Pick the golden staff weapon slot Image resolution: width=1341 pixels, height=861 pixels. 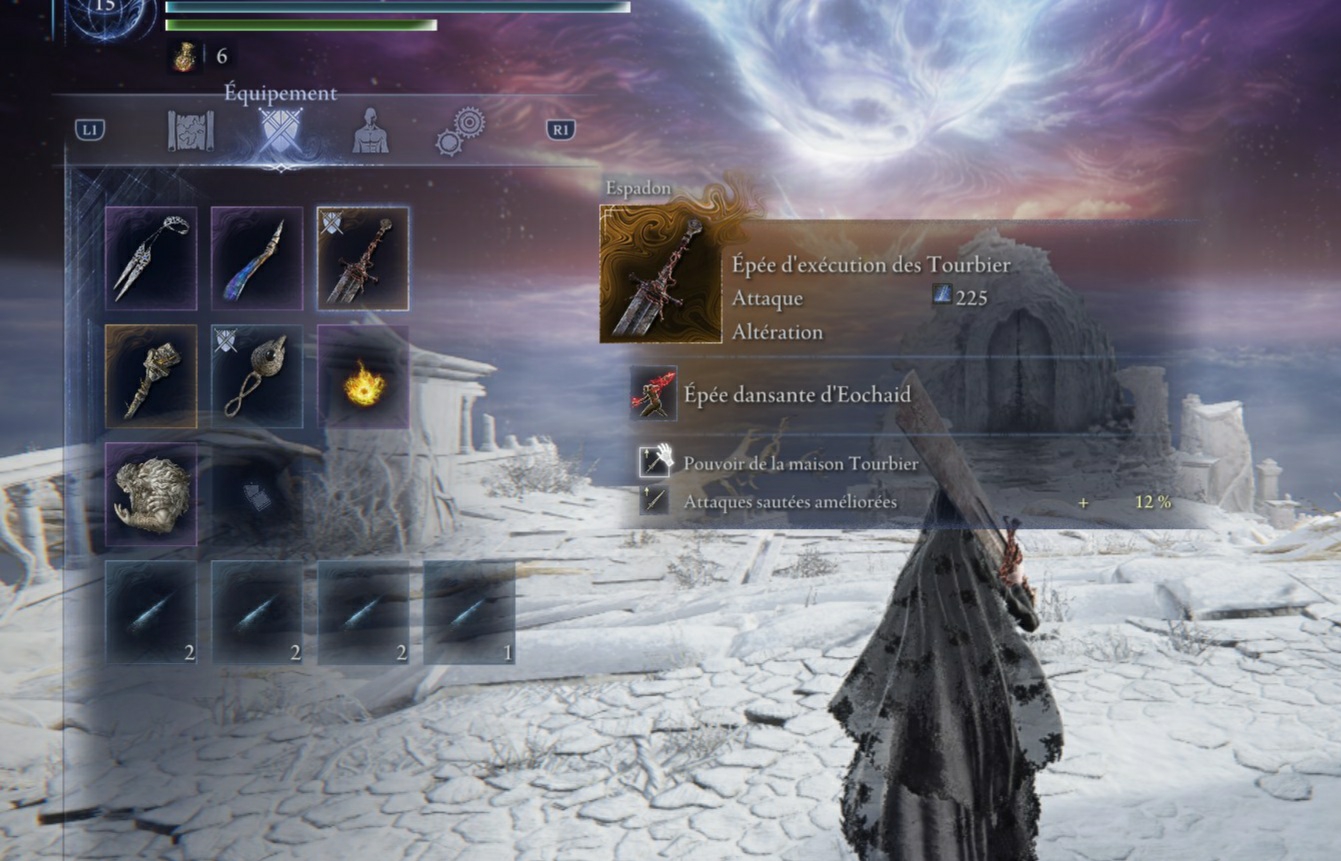pos(151,376)
